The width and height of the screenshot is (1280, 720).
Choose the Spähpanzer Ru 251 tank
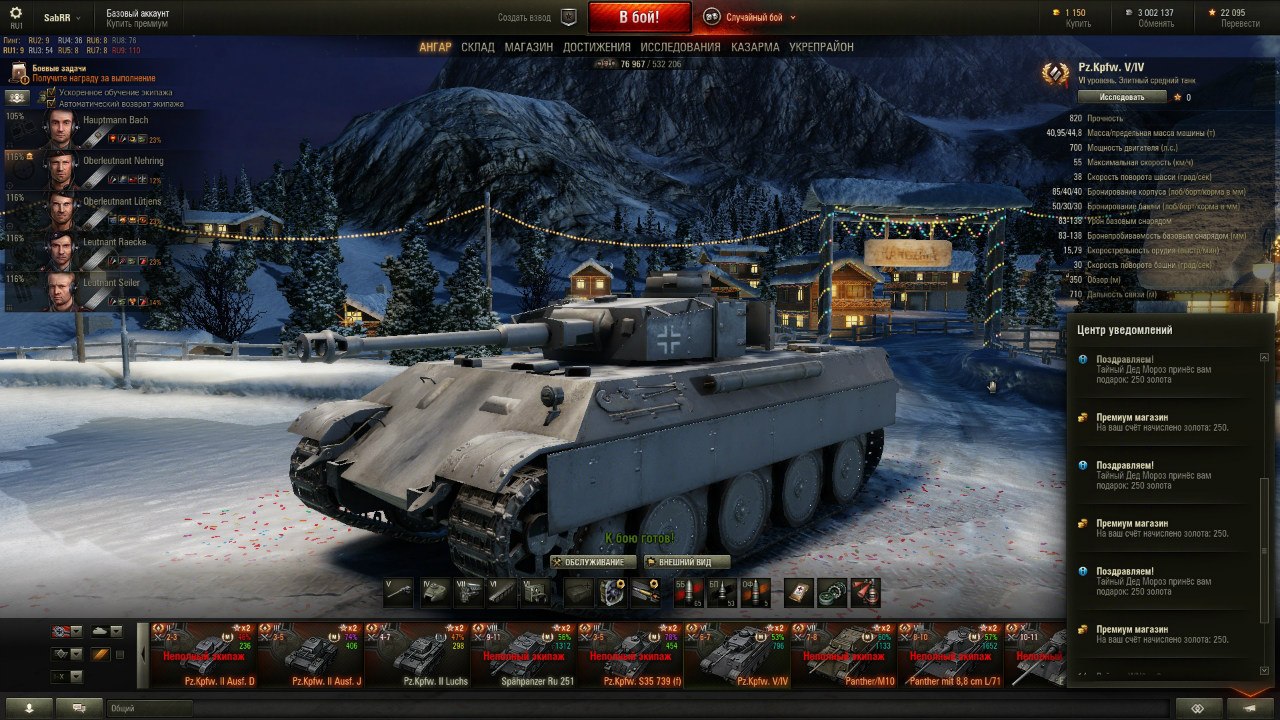point(525,655)
